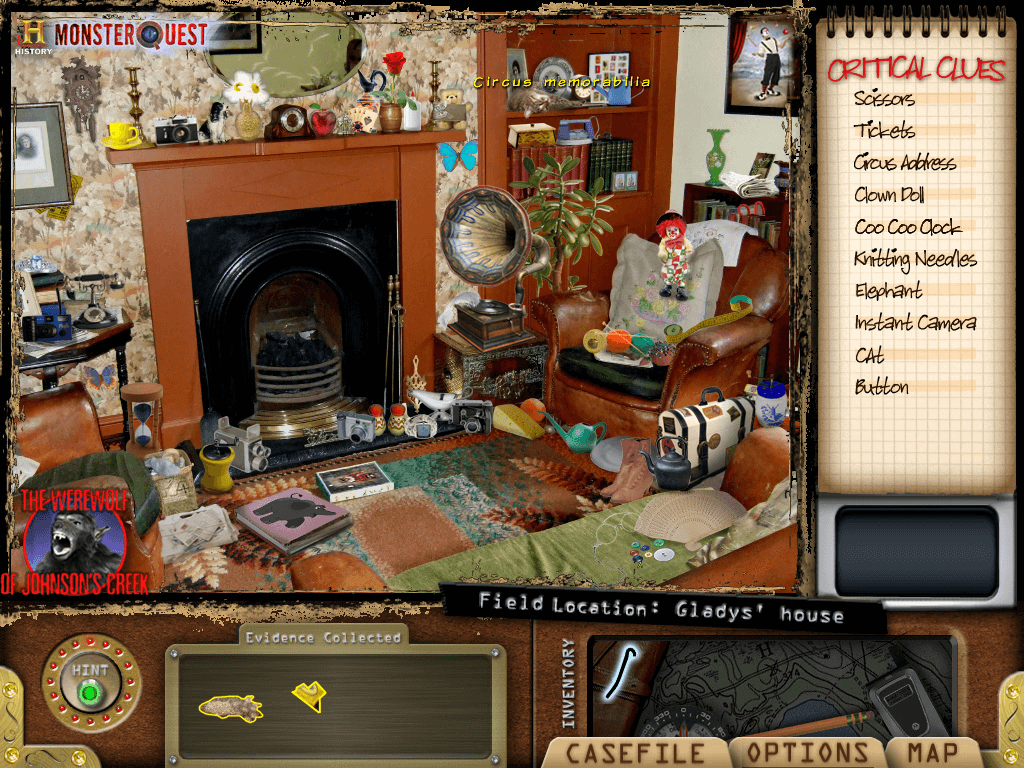
Task: Choose the Instant Camera clue entry
Action: click(x=915, y=323)
